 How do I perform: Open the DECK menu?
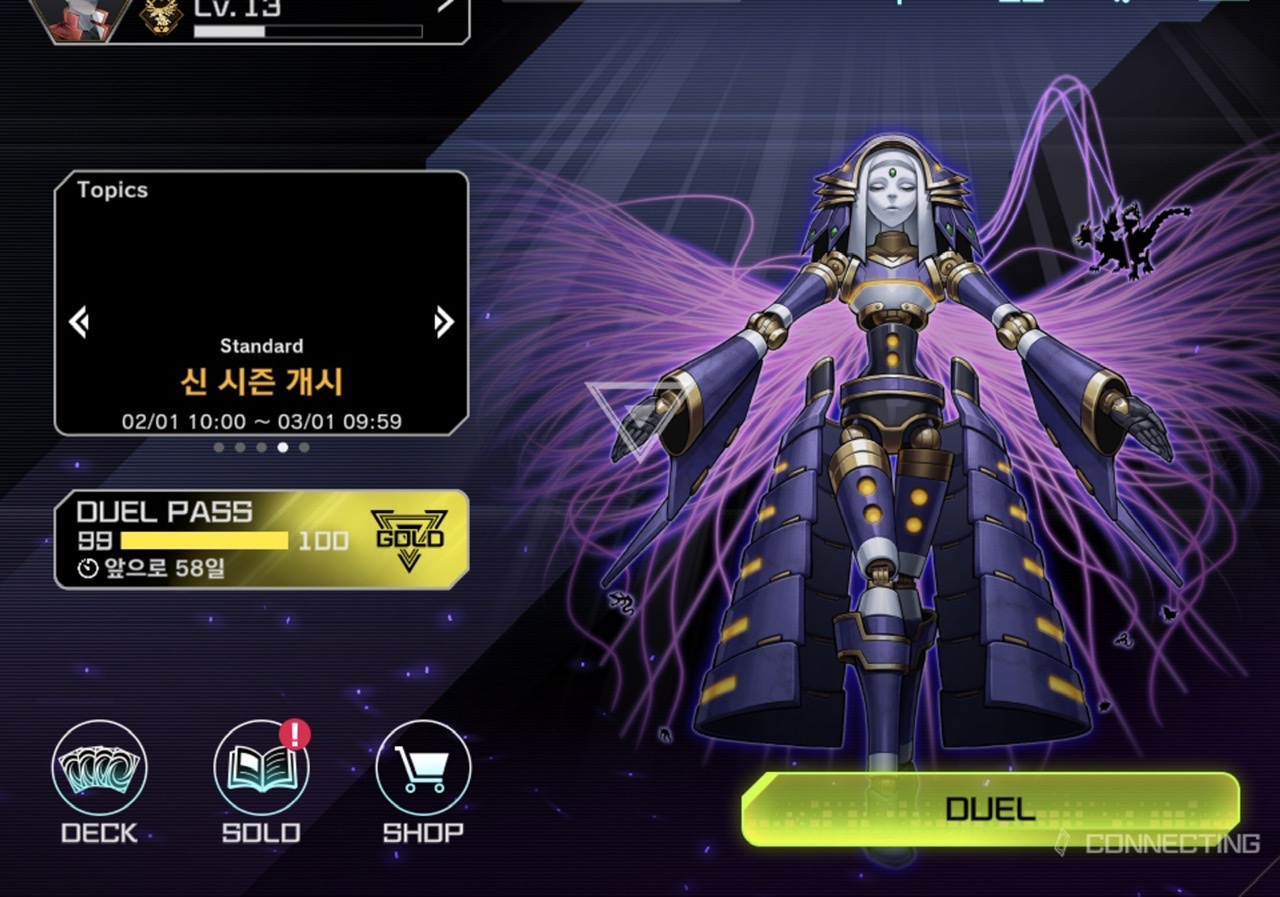(99, 769)
